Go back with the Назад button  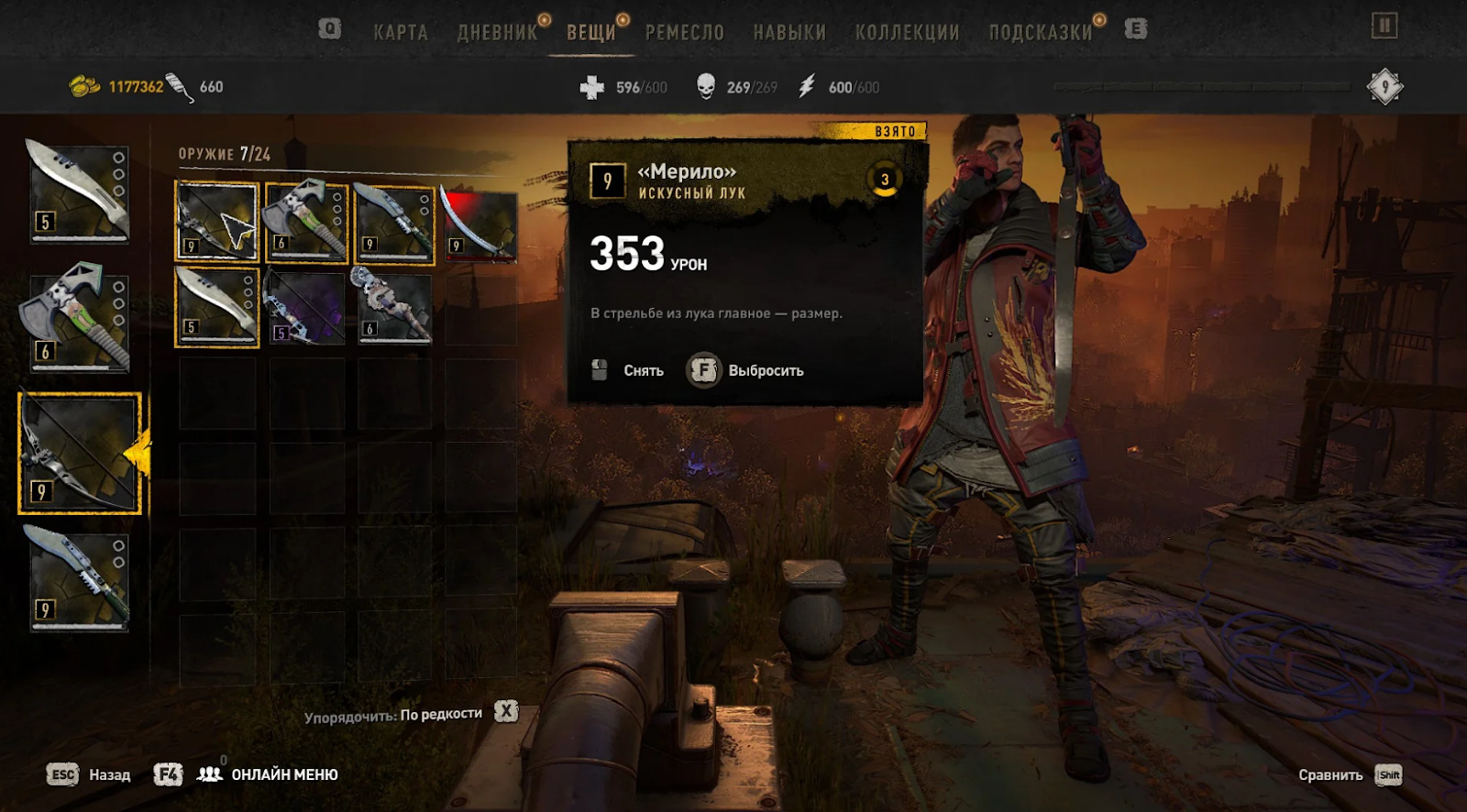pos(89,774)
